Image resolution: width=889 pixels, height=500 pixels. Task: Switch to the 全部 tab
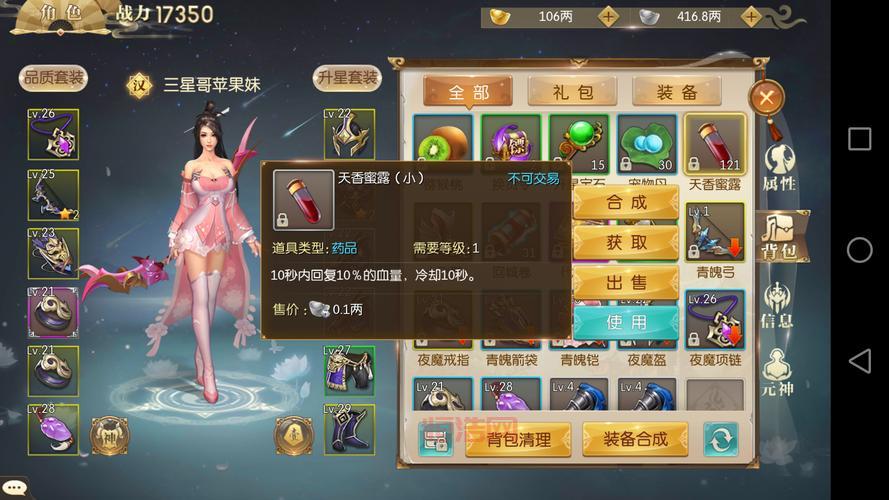click(x=468, y=93)
